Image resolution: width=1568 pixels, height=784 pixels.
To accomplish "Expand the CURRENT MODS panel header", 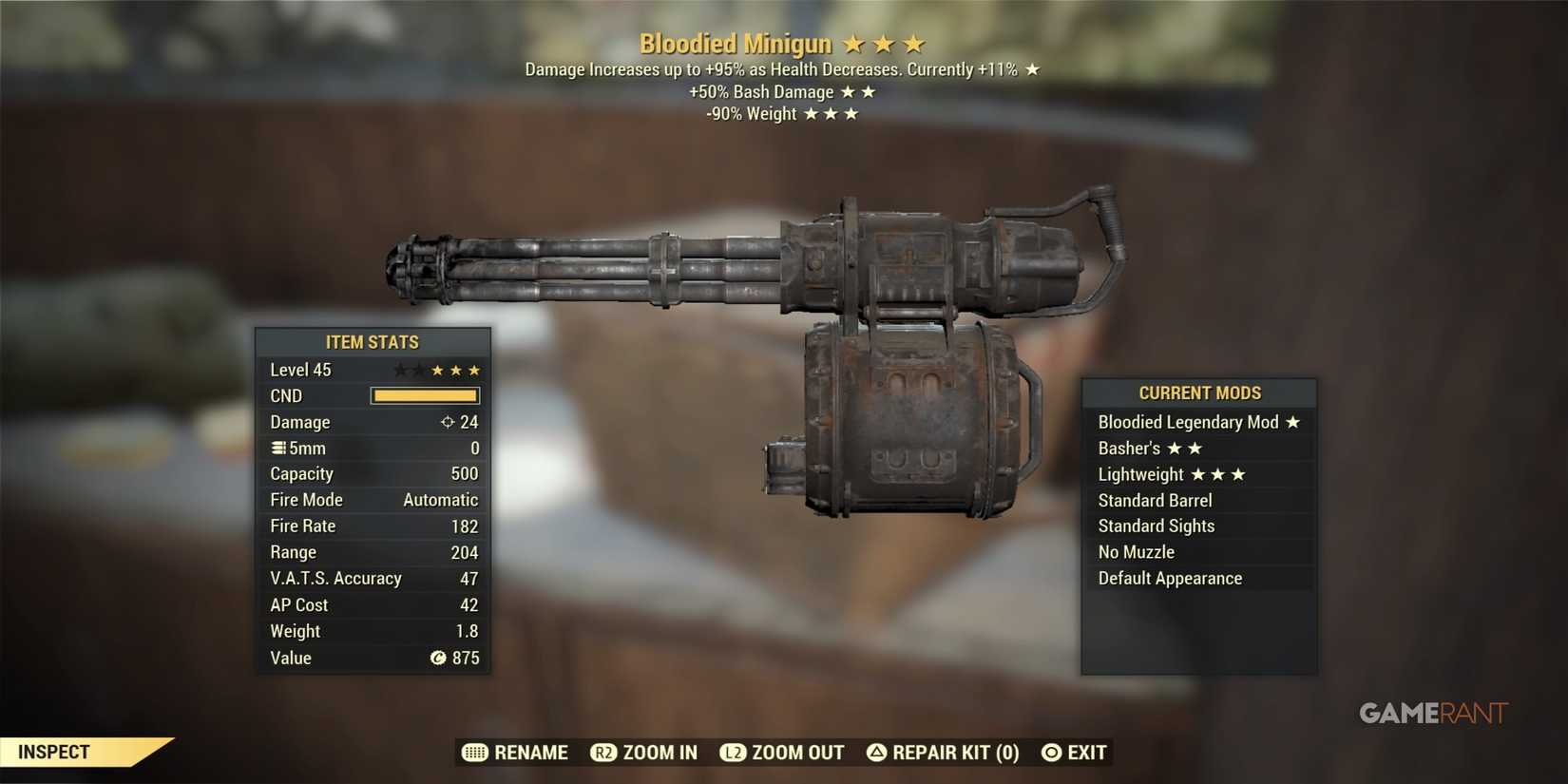I will tap(1199, 392).
